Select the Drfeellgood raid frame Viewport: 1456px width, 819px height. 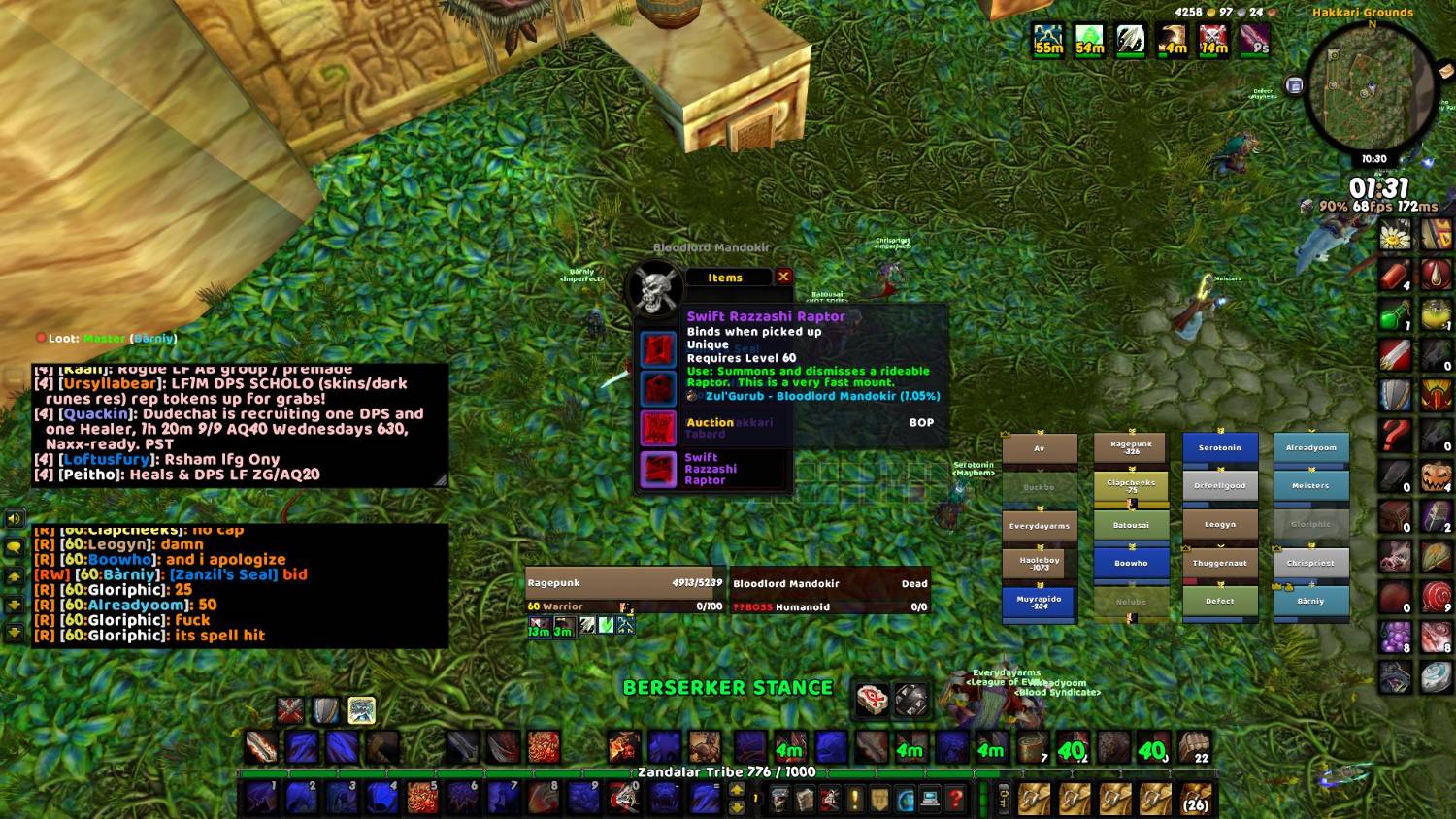[x=1219, y=485]
